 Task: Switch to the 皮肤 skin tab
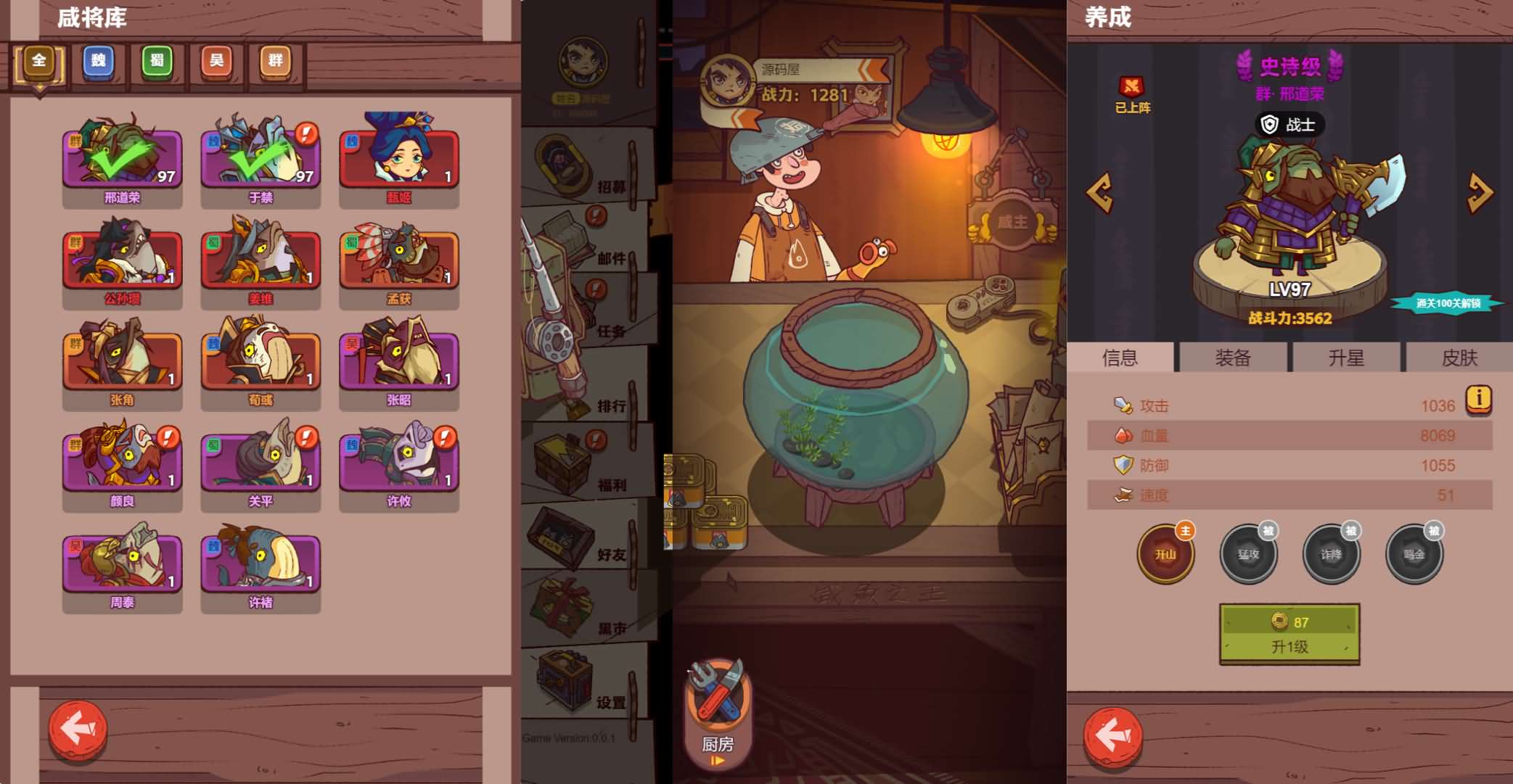pos(1459,358)
